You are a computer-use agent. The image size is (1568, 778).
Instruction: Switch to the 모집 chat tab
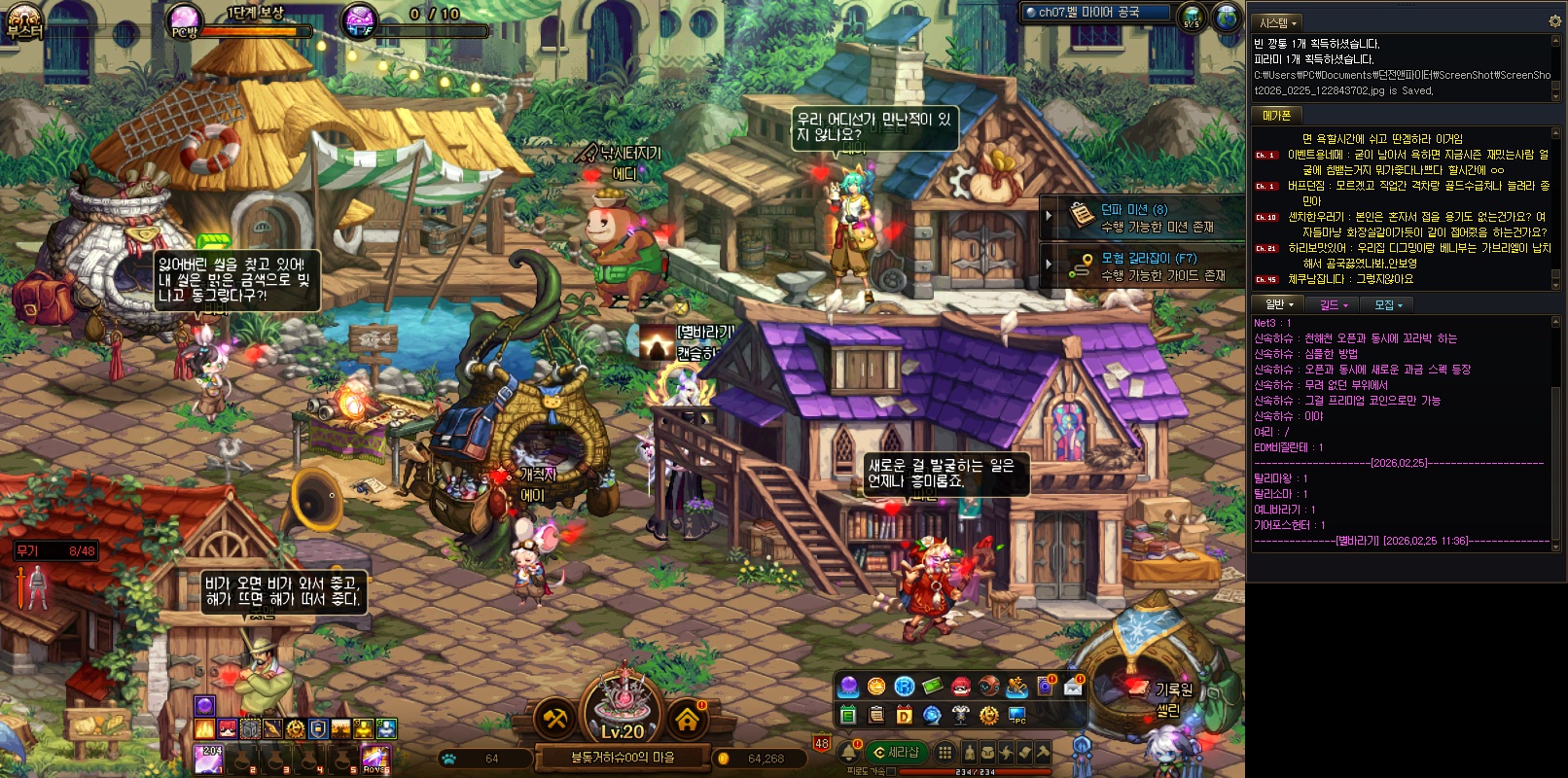click(x=1388, y=304)
